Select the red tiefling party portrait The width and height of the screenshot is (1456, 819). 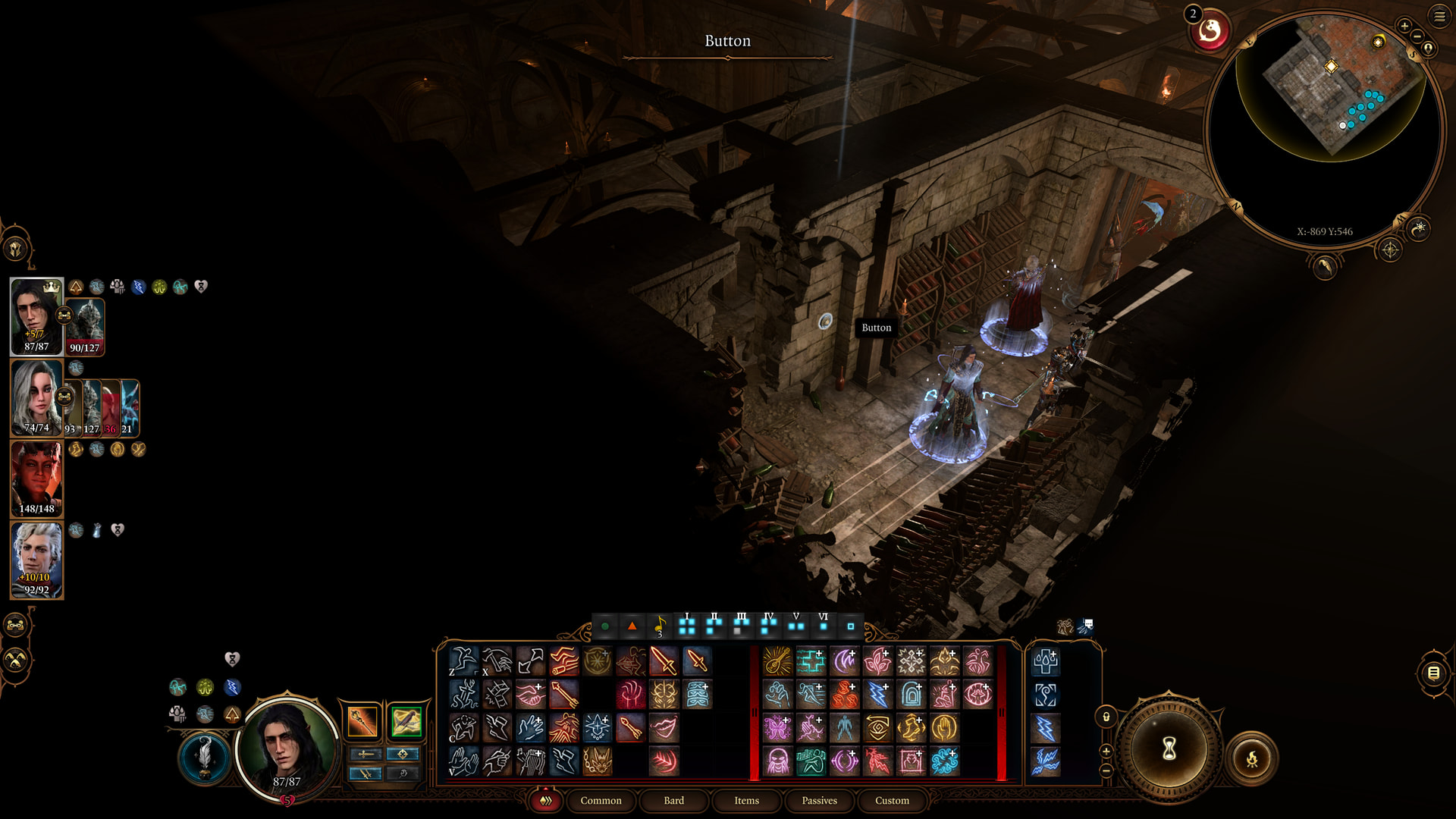tap(36, 479)
